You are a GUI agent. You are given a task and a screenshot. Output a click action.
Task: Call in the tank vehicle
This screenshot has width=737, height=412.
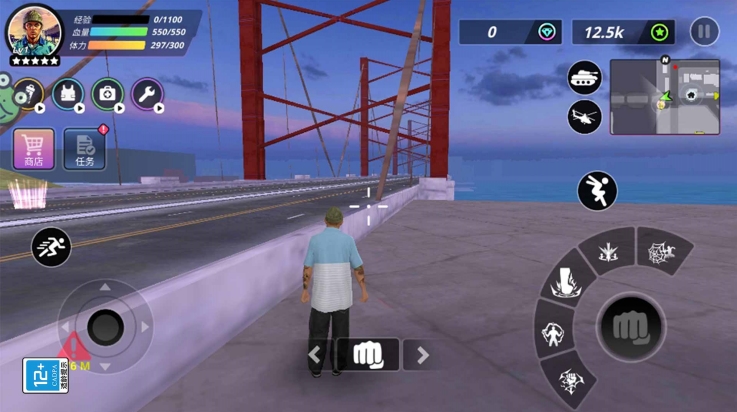[584, 78]
